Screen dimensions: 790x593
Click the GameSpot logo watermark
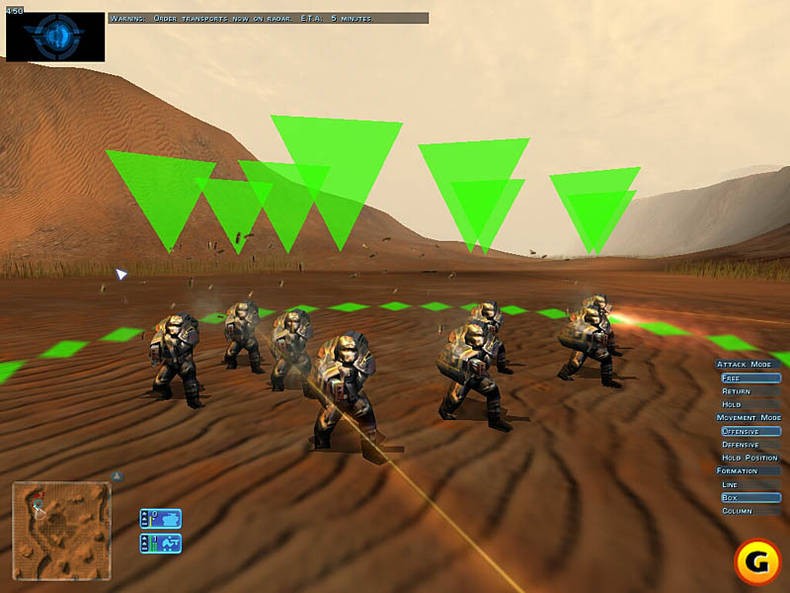tap(757, 563)
